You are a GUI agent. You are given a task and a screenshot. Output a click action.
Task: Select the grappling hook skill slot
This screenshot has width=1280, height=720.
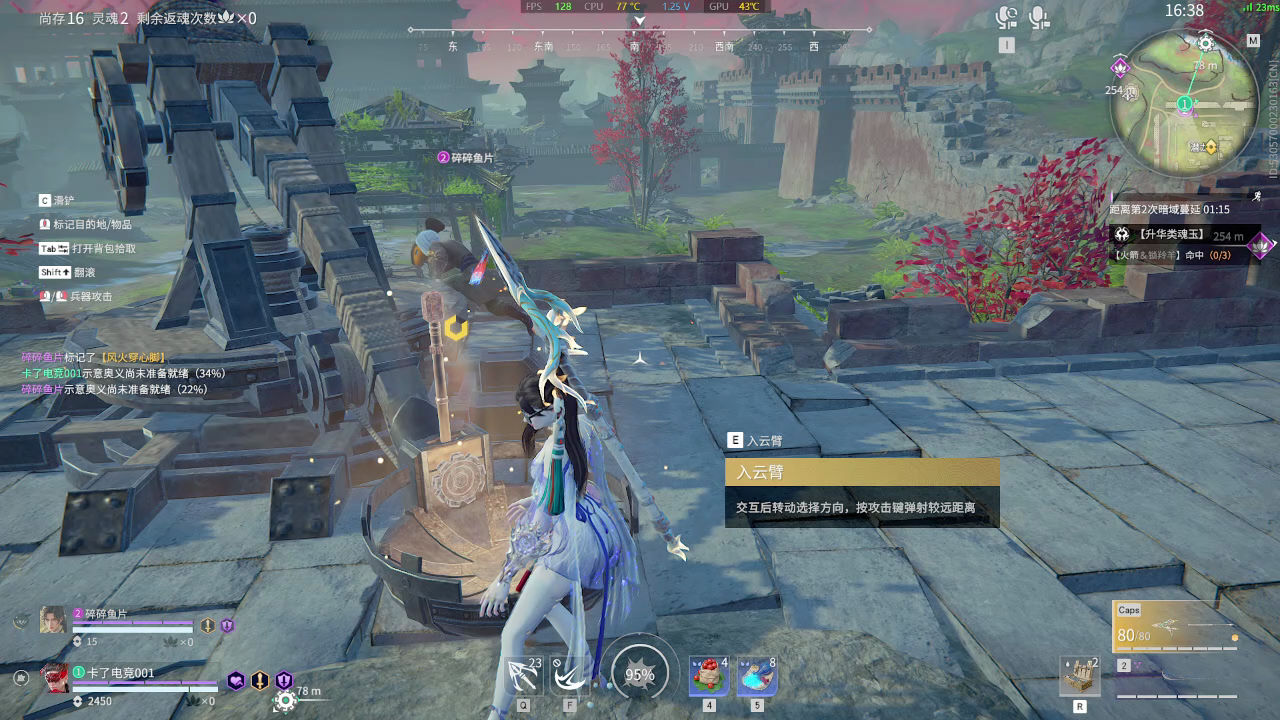point(523,676)
